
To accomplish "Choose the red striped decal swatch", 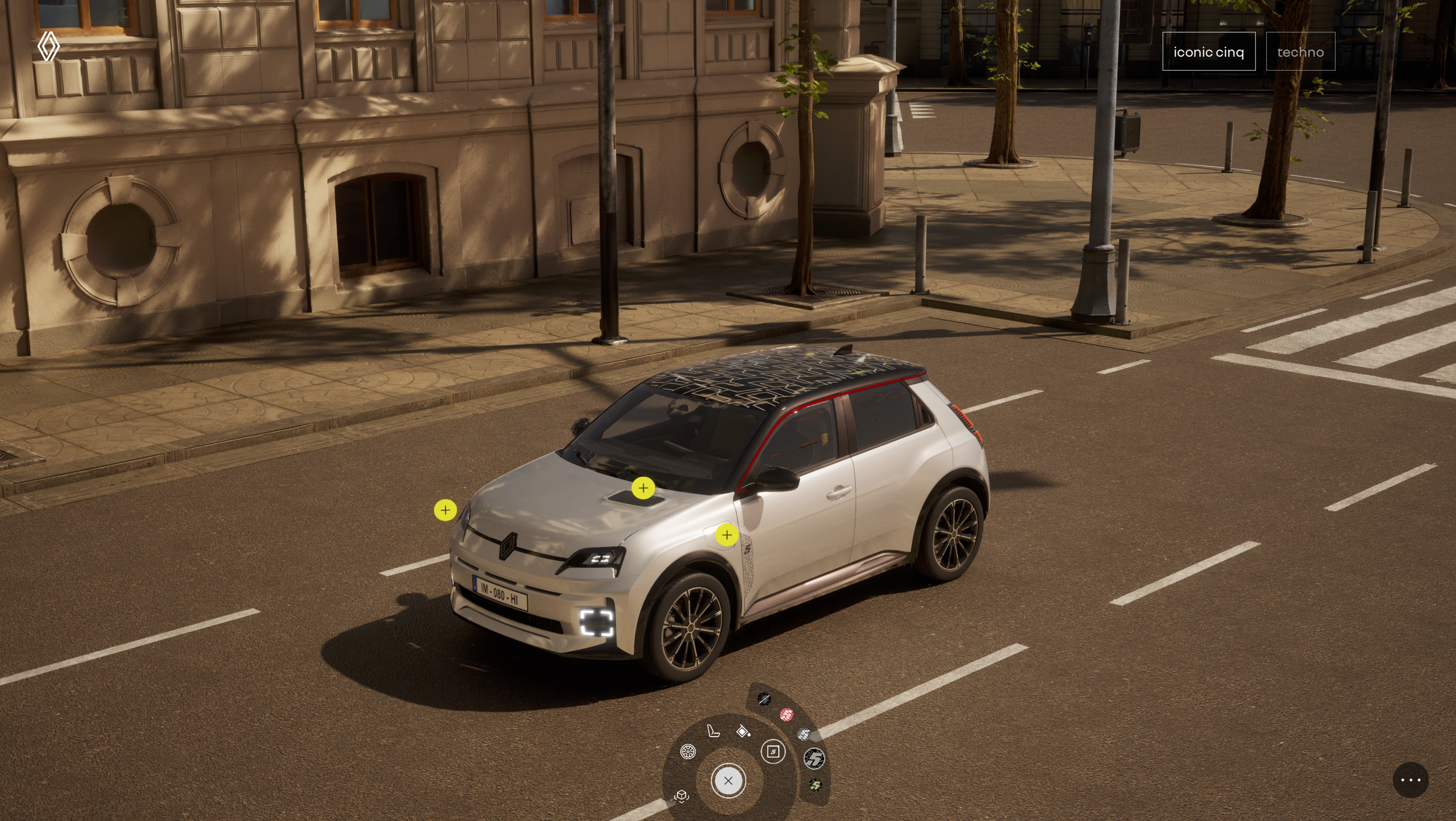I will pyautogui.click(x=786, y=715).
